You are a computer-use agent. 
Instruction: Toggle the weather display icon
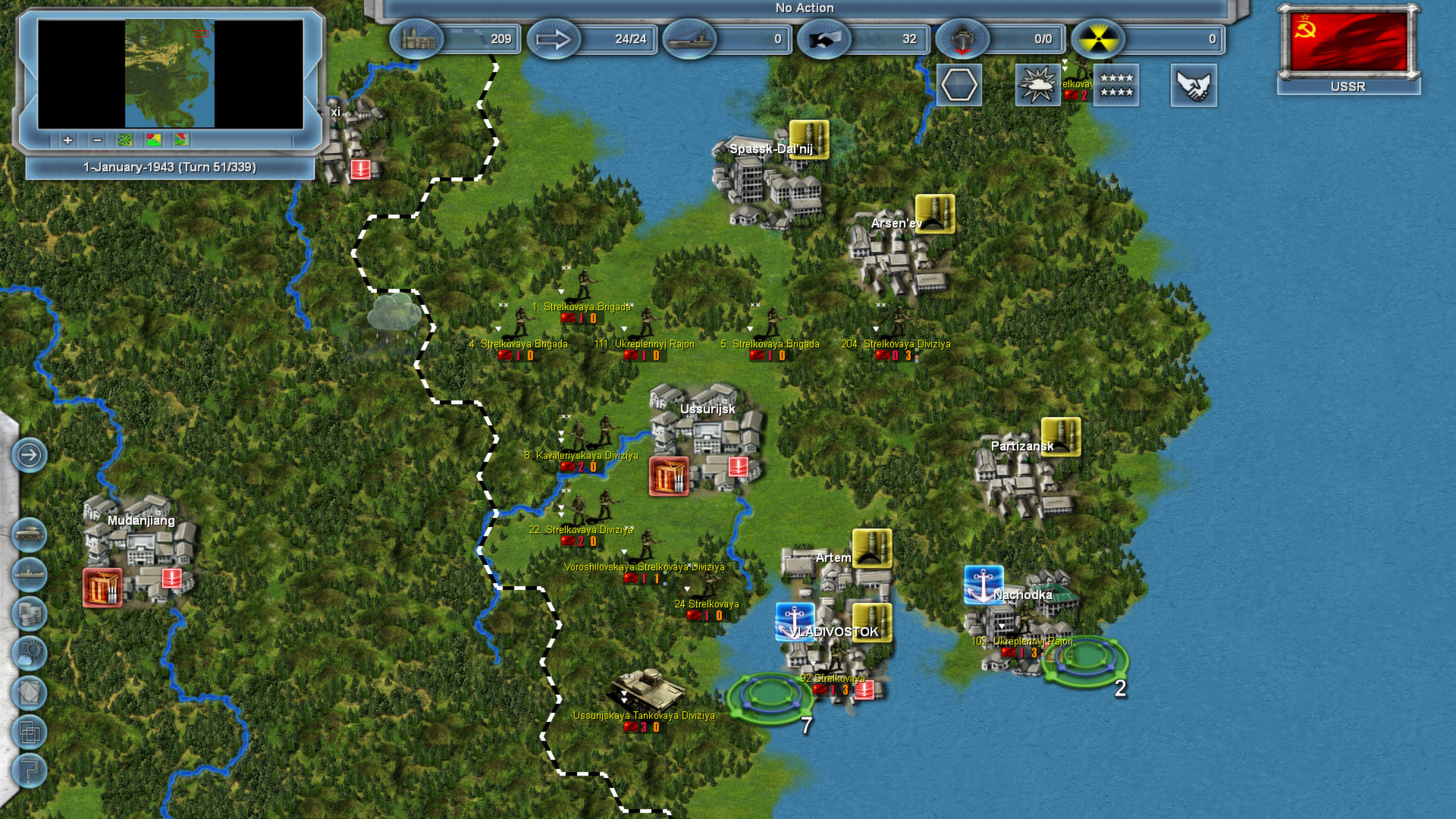tap(1038, 85)
